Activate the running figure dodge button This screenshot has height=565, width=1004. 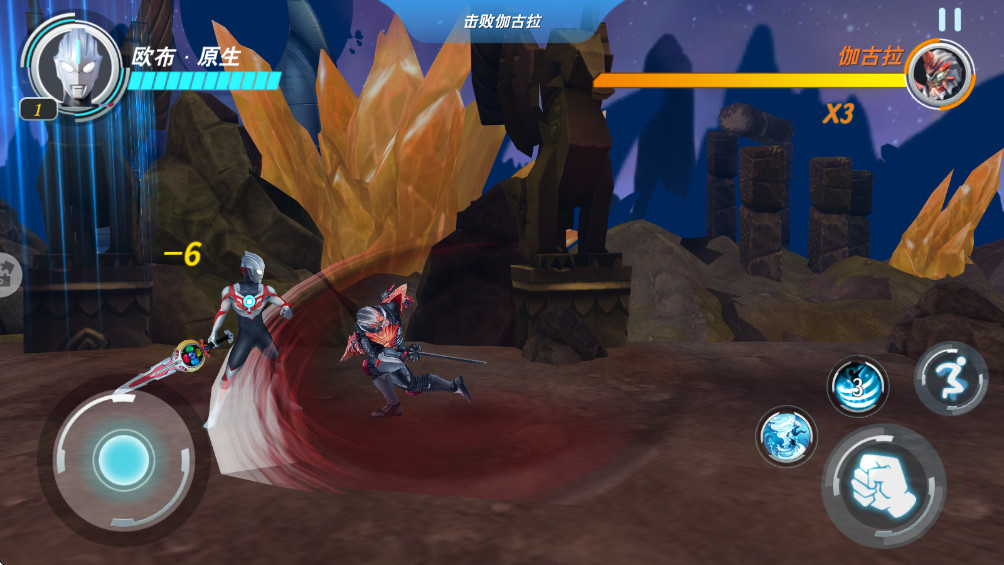[x=950, y=378]
